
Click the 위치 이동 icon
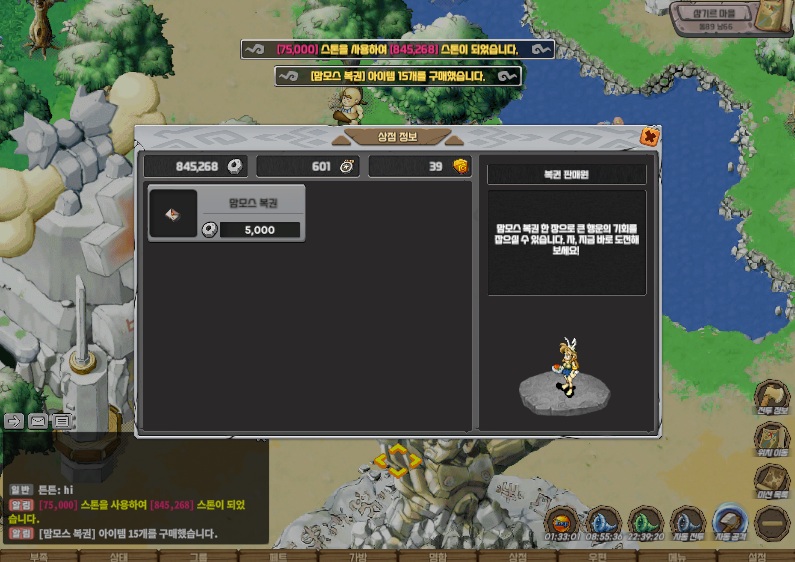click(x=771, y=440)
